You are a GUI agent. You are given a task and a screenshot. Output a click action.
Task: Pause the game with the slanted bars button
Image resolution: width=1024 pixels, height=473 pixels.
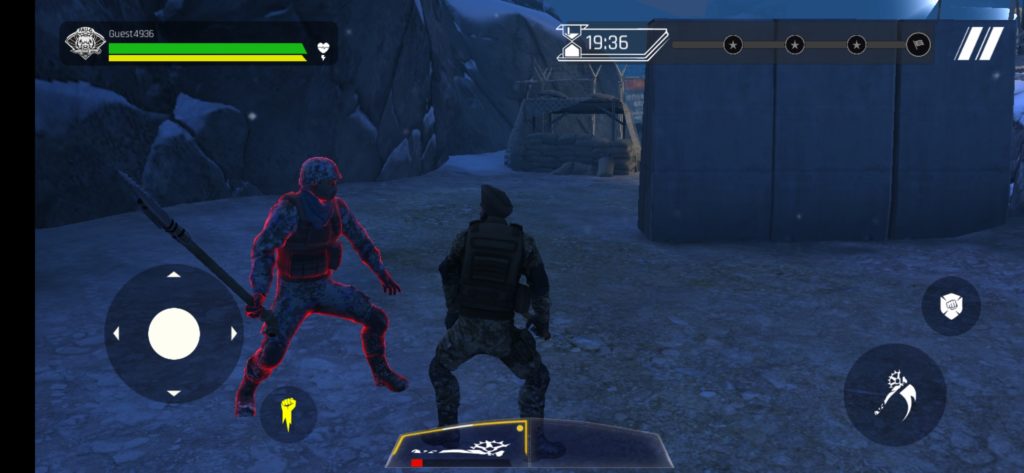(978, 44)
